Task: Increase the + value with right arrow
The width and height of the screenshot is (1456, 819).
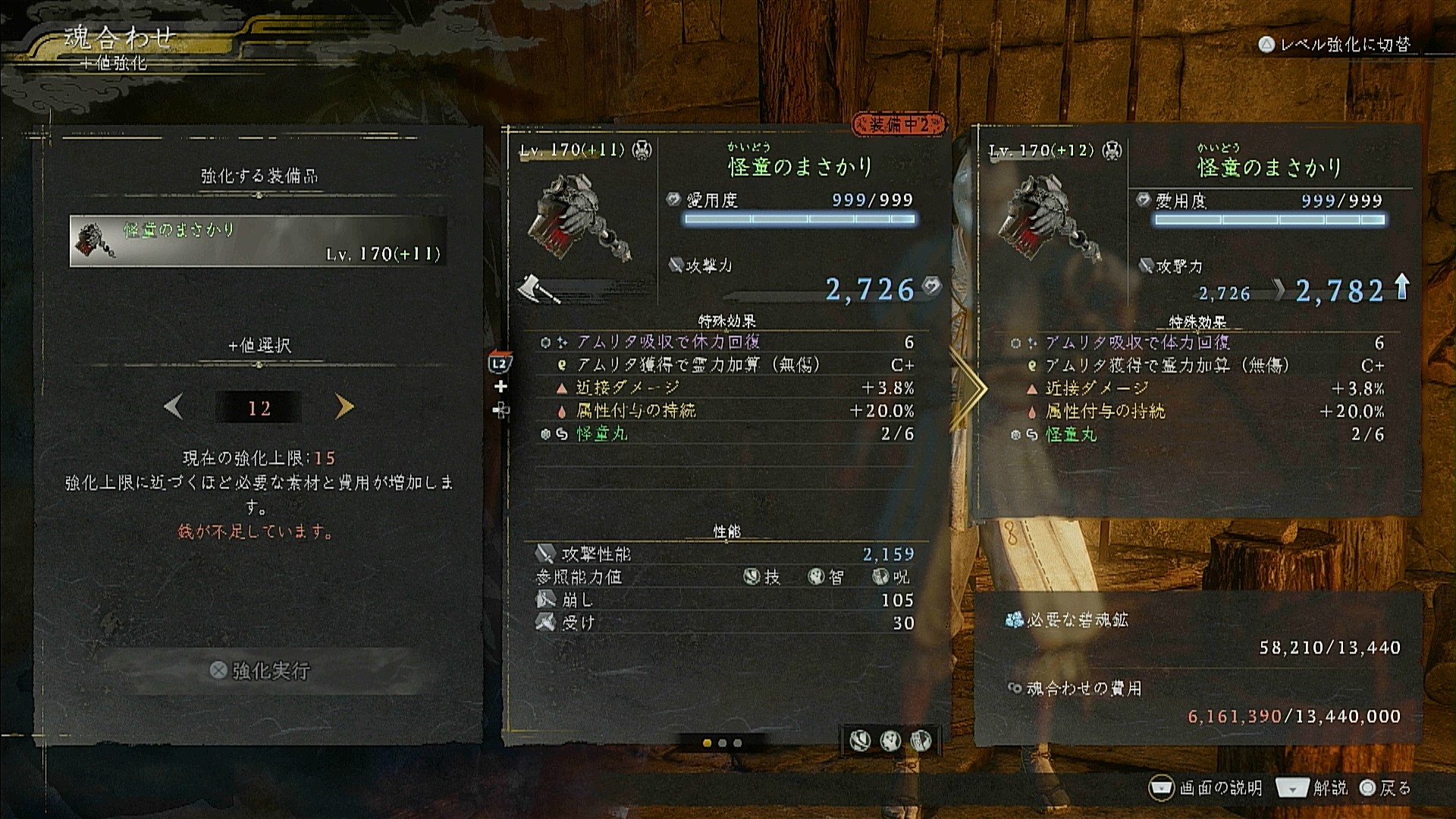Action: (344, 407)
